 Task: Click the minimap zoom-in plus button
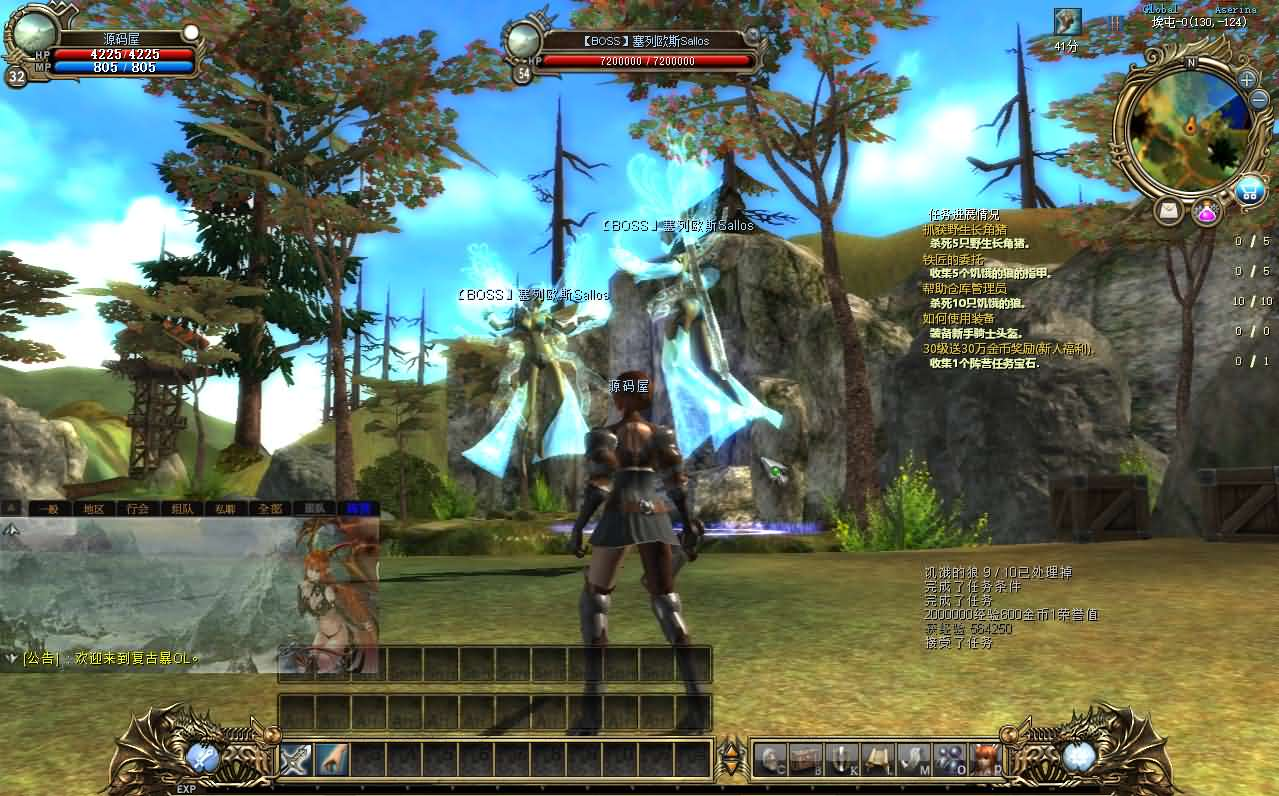click(x=1246, y=79)
